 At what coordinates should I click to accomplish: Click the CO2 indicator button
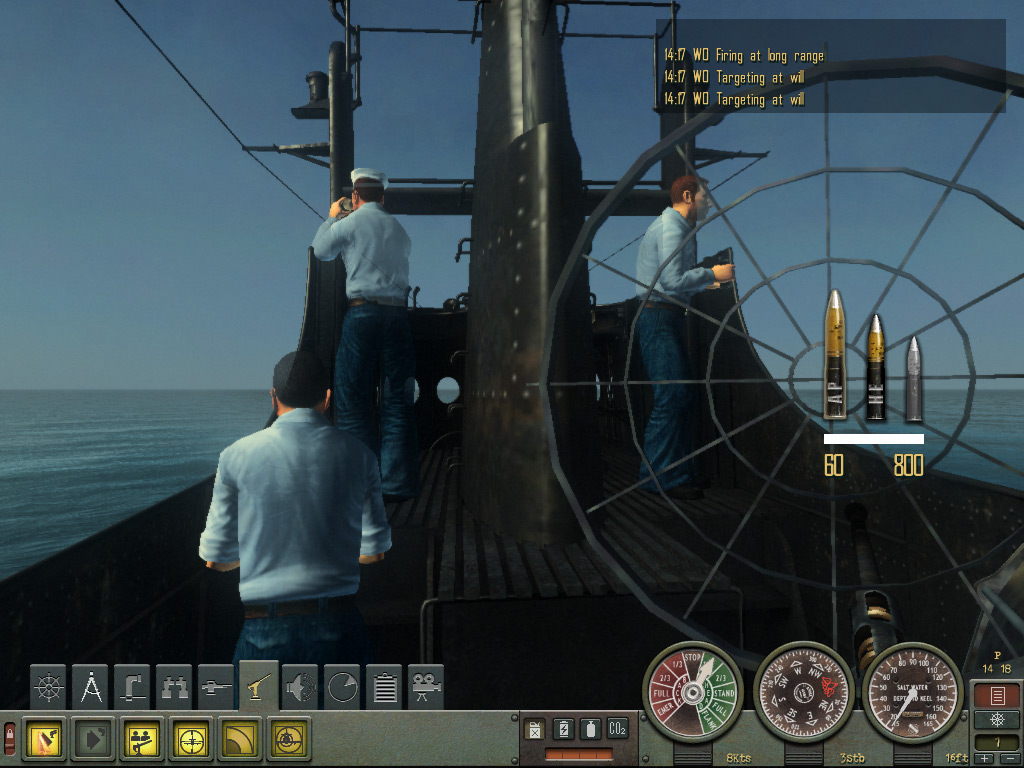click(x=617, y=730)
